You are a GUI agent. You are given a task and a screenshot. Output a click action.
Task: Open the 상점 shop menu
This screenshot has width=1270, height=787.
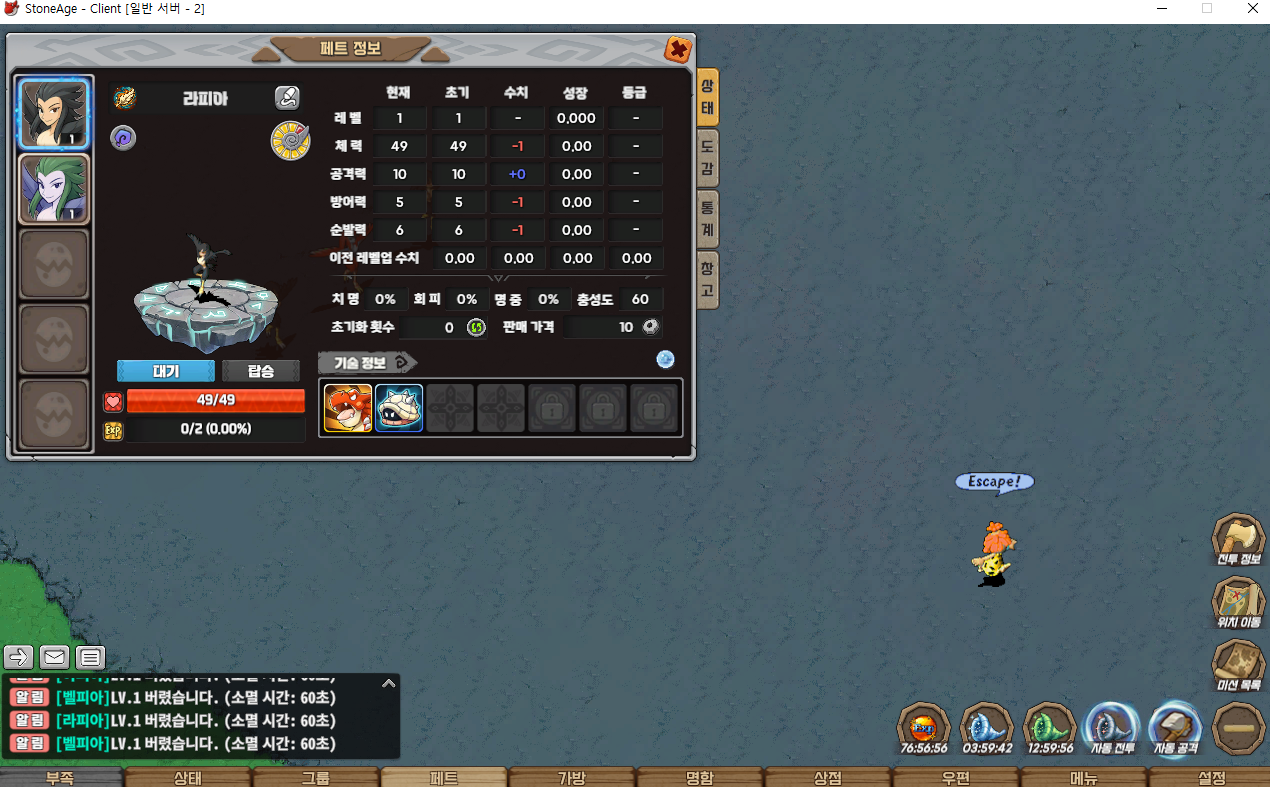827,778
